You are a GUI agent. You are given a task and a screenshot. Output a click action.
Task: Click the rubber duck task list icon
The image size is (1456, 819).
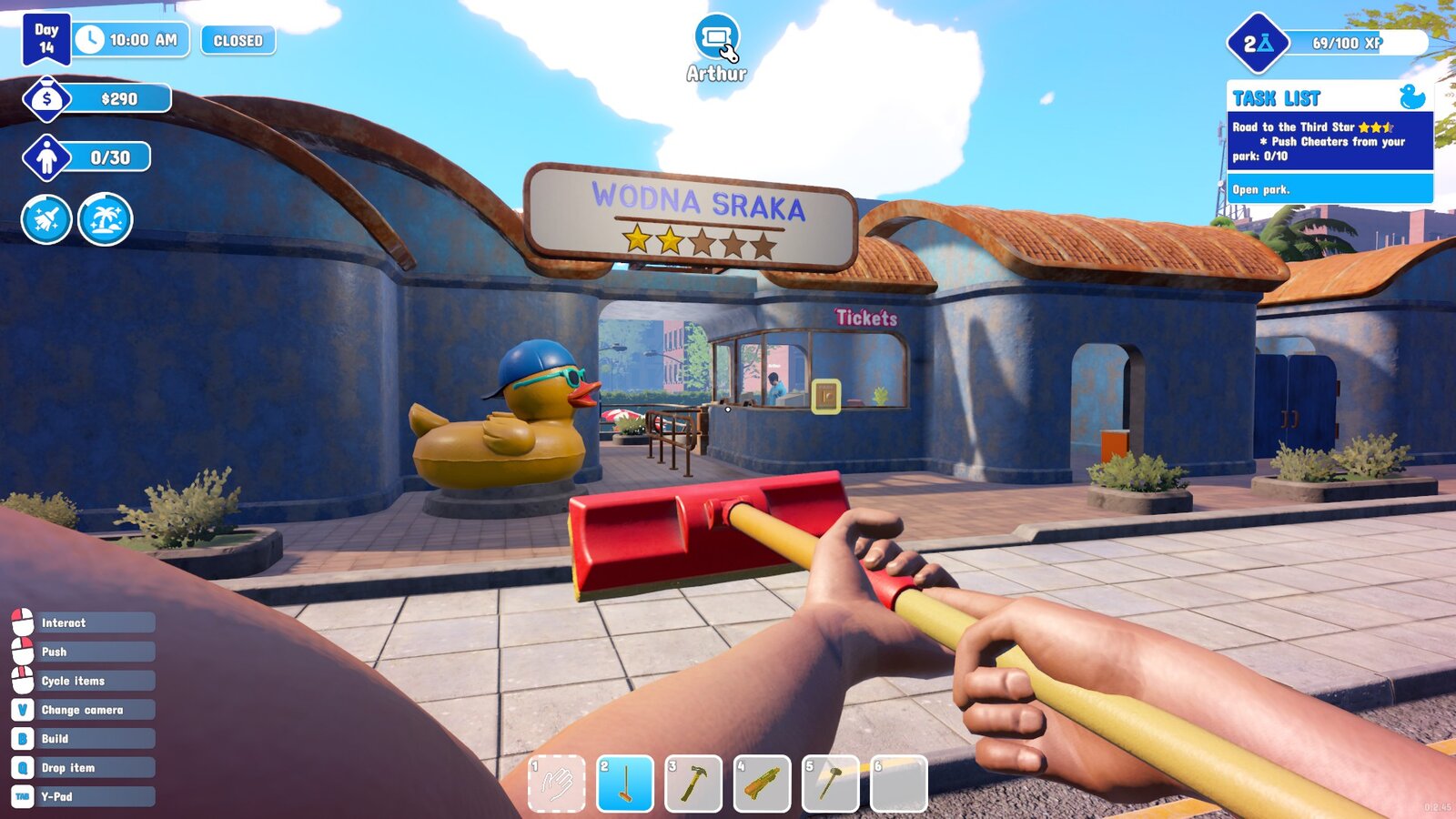[1411, 96]
